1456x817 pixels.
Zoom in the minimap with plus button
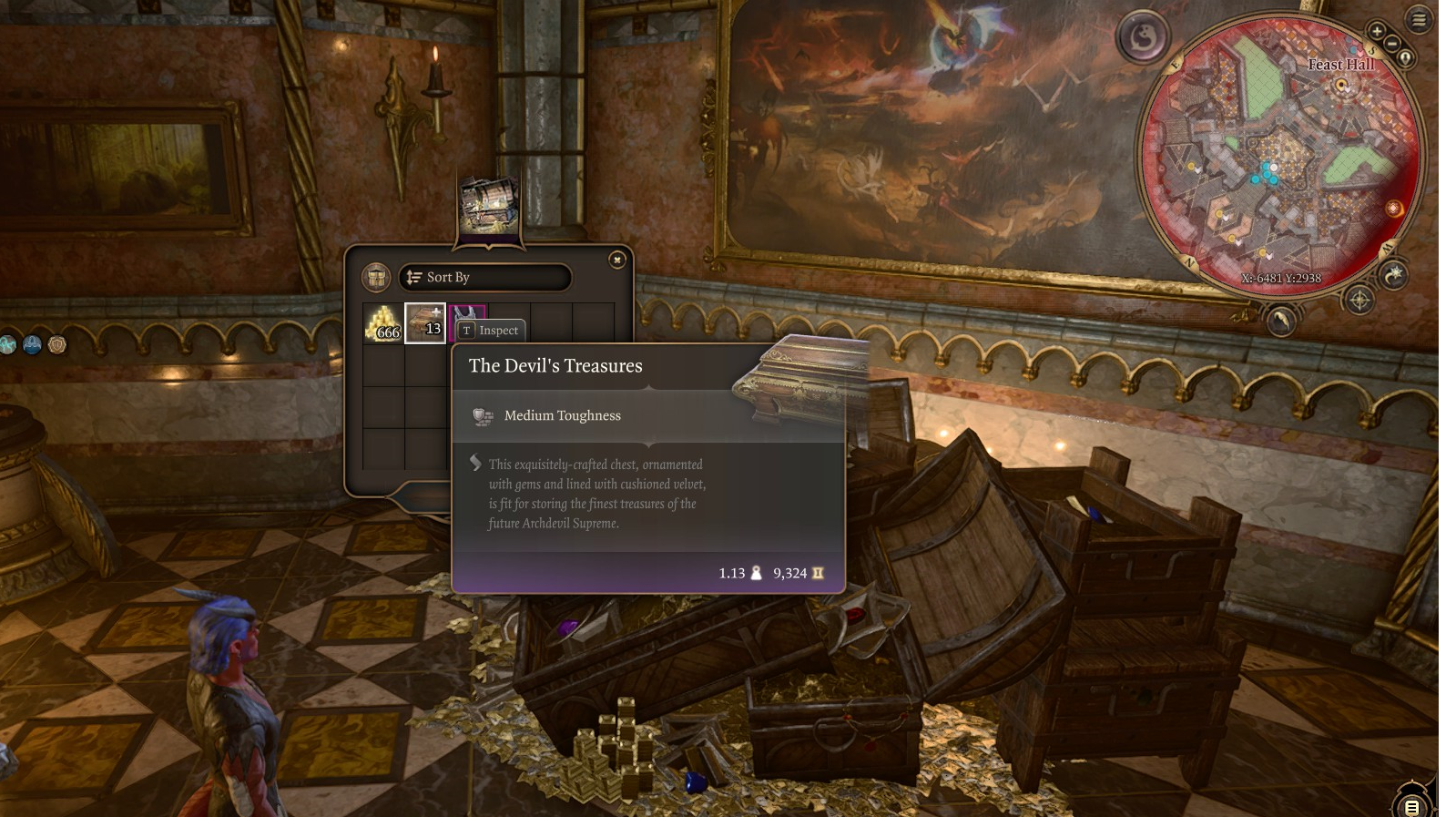click(x=1377, y=31)
